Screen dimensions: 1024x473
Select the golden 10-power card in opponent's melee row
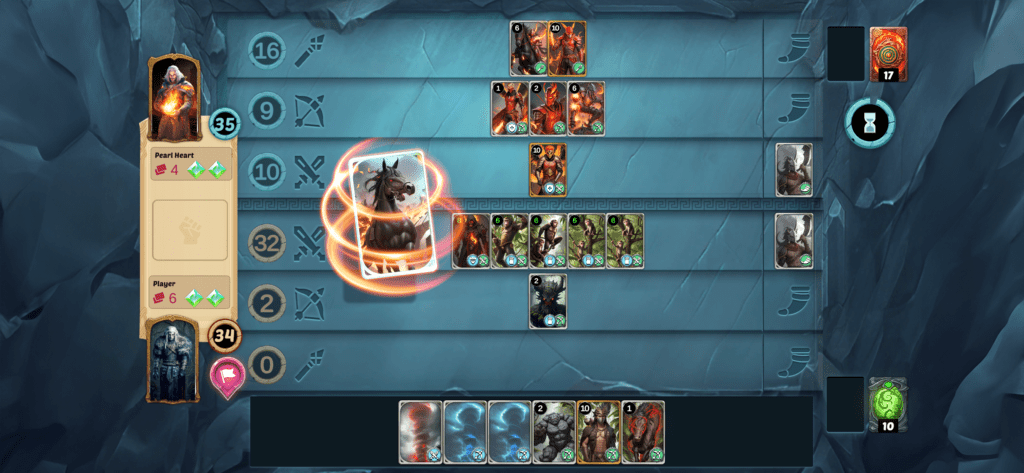548,170
